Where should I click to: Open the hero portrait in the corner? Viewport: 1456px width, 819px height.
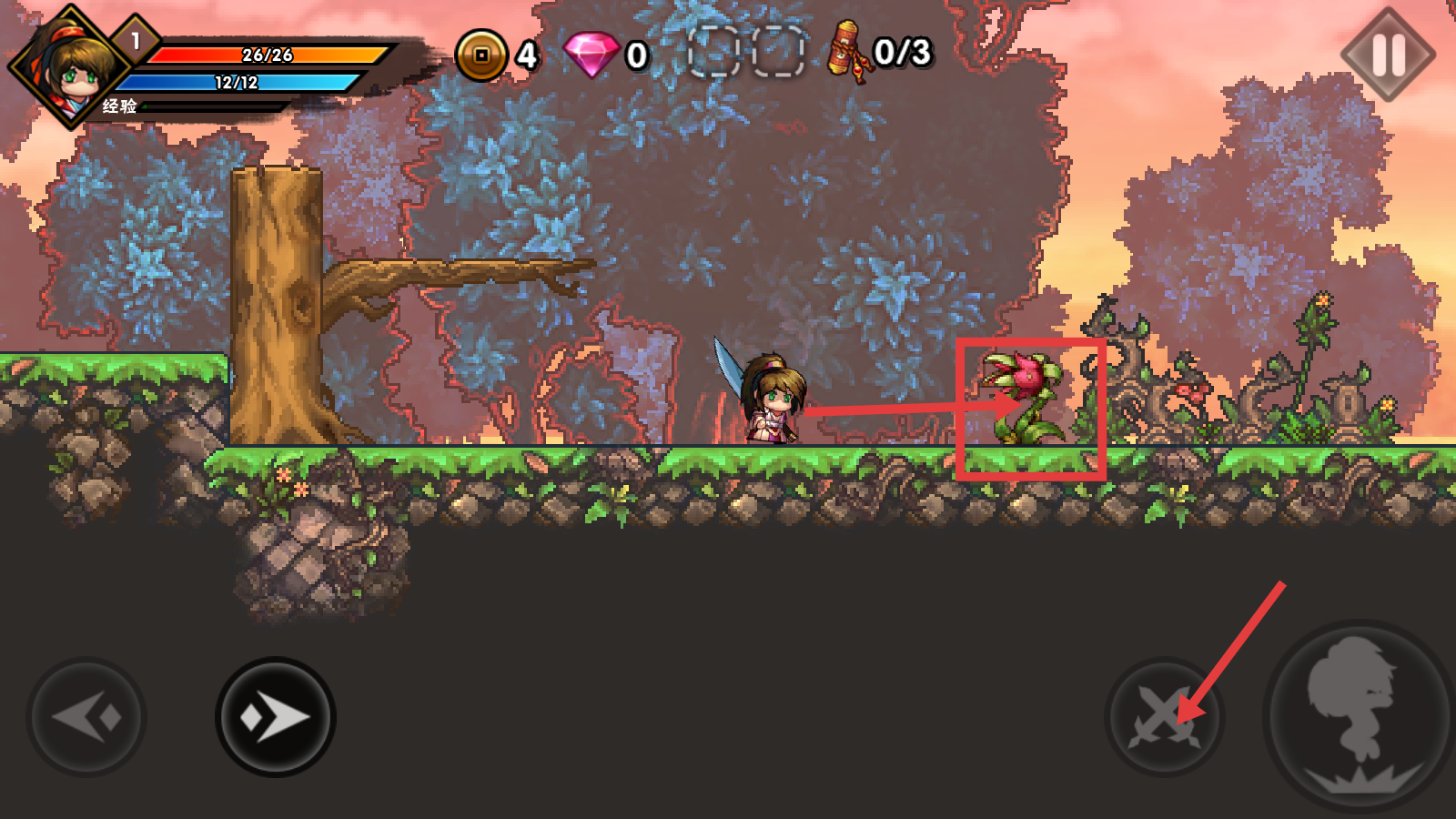[x=69, y=66]
